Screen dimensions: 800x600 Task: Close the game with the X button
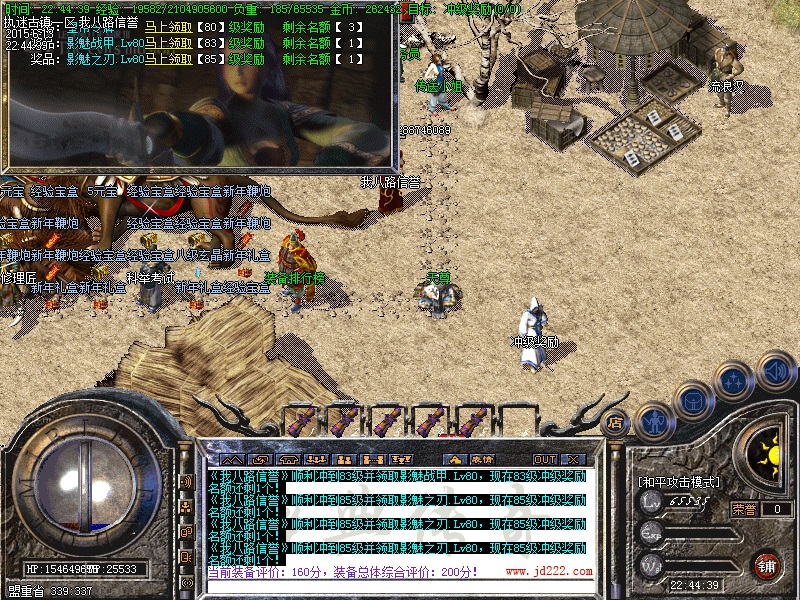(x=575, y=459)
